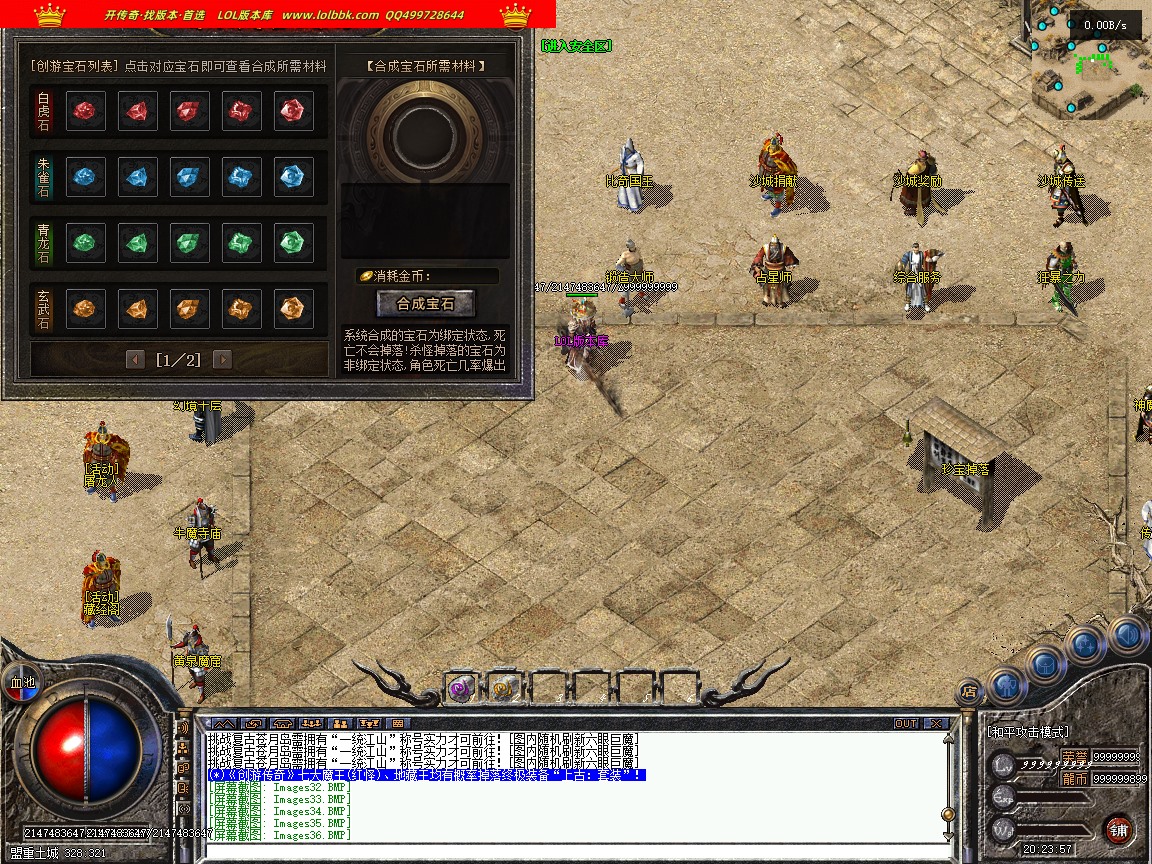Toggle sound with the speaker button

[1126, 634]
